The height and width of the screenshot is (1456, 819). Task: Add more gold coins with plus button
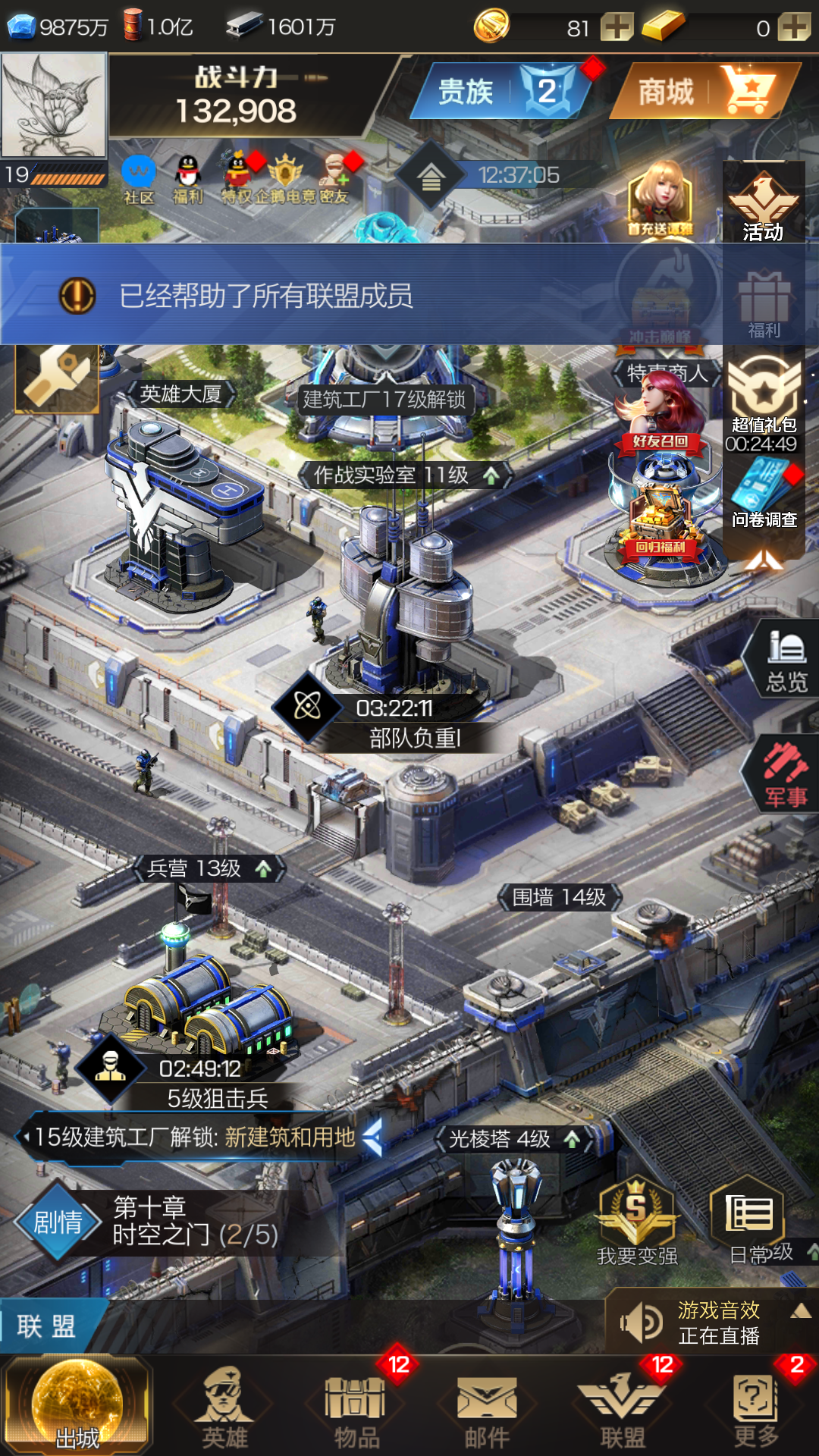tap(617, 27)
